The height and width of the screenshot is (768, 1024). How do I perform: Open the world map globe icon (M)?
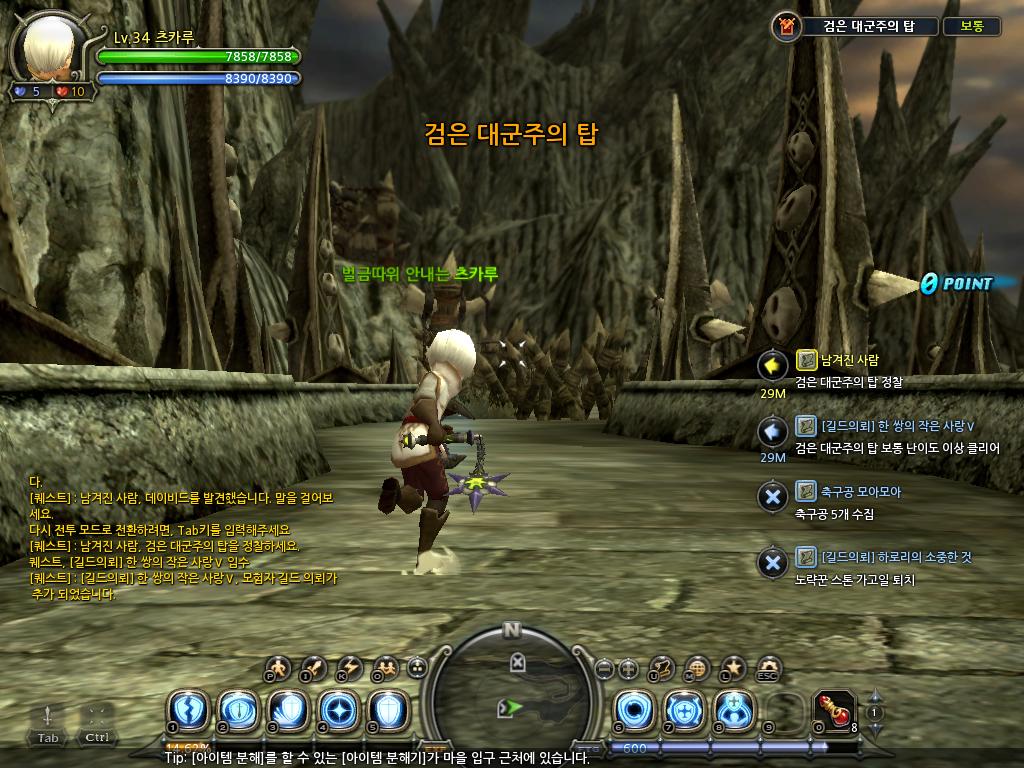click(x=698, y=667)
